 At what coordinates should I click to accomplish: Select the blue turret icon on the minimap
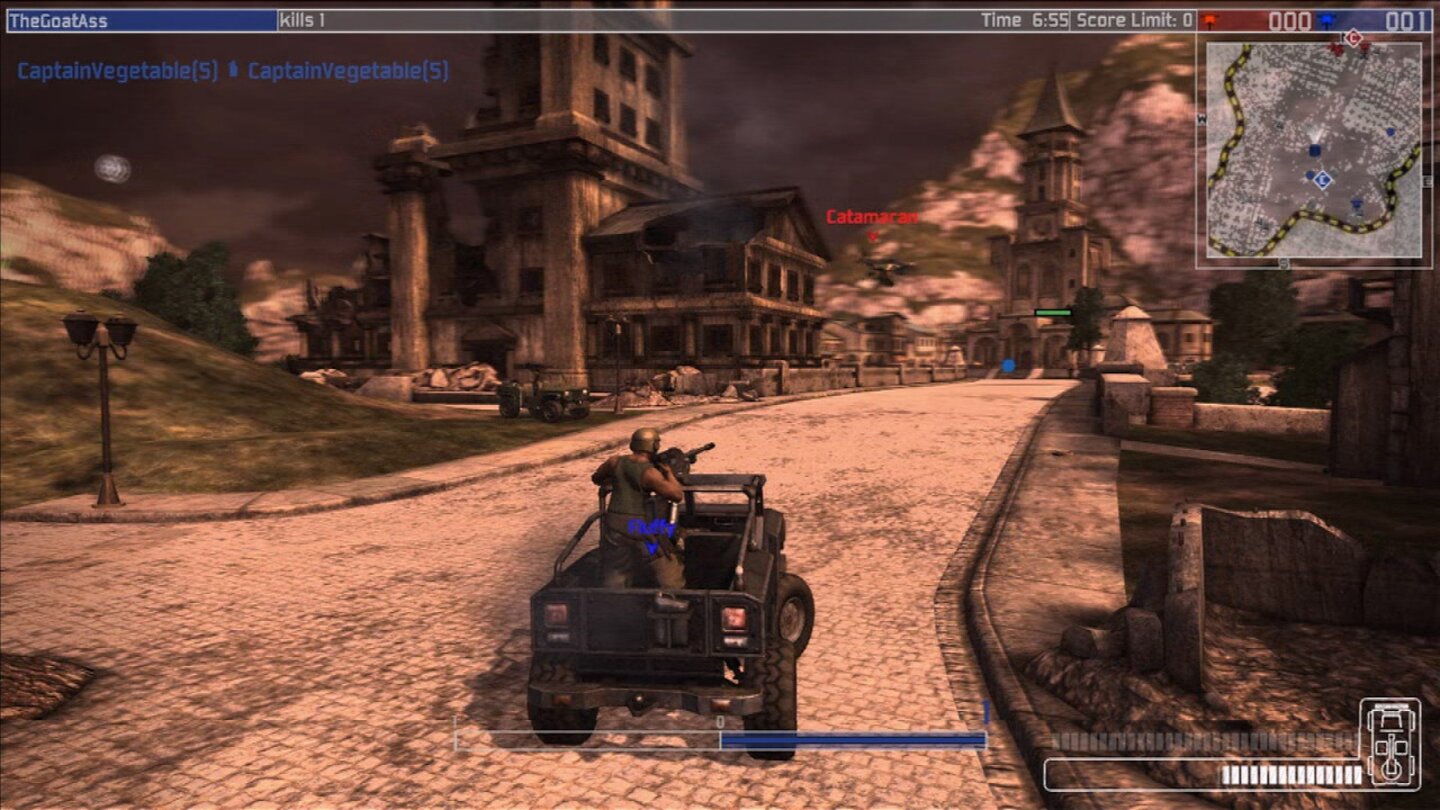pos(1356,204)
